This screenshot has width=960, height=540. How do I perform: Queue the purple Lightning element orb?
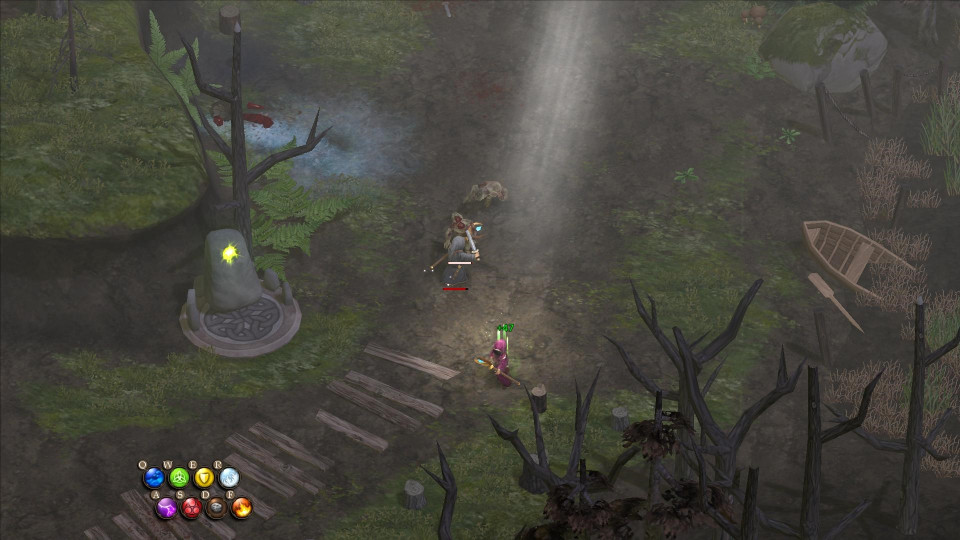tap(166, 507)
